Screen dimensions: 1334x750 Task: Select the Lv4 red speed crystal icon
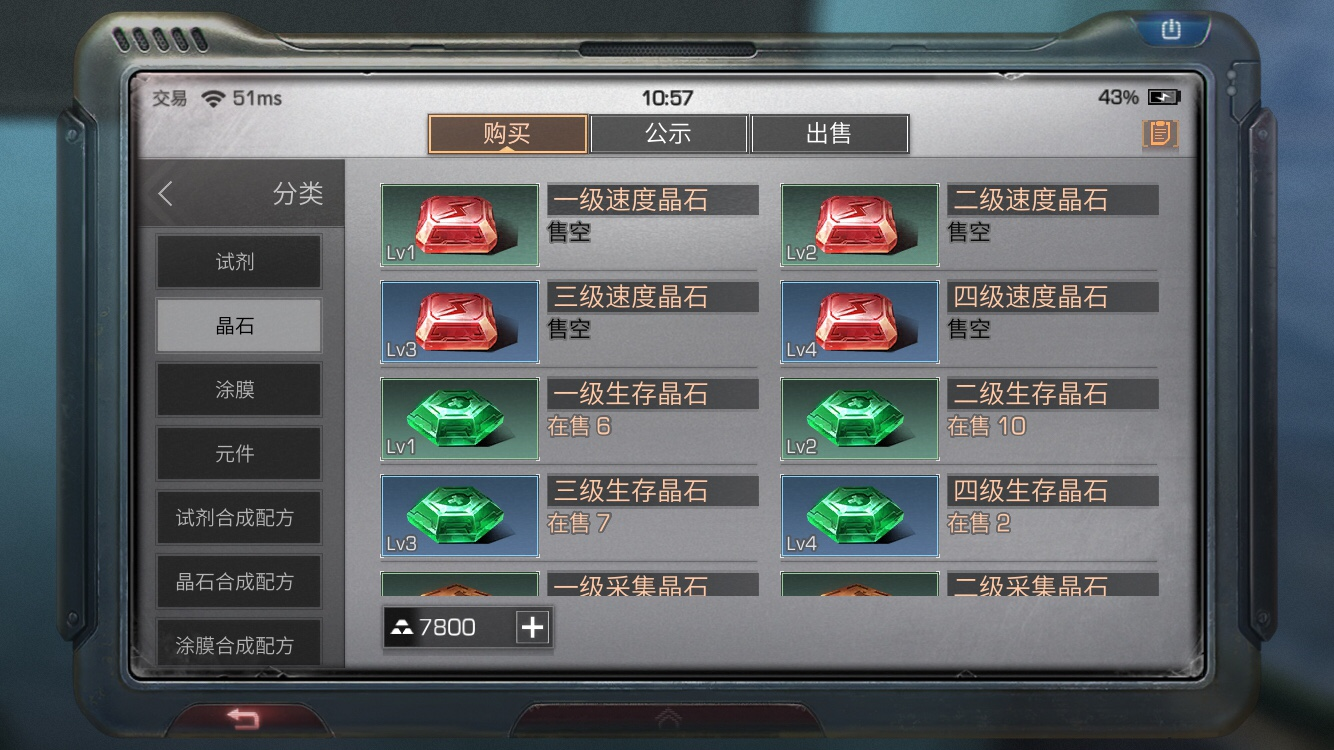(x=858, y=322)
